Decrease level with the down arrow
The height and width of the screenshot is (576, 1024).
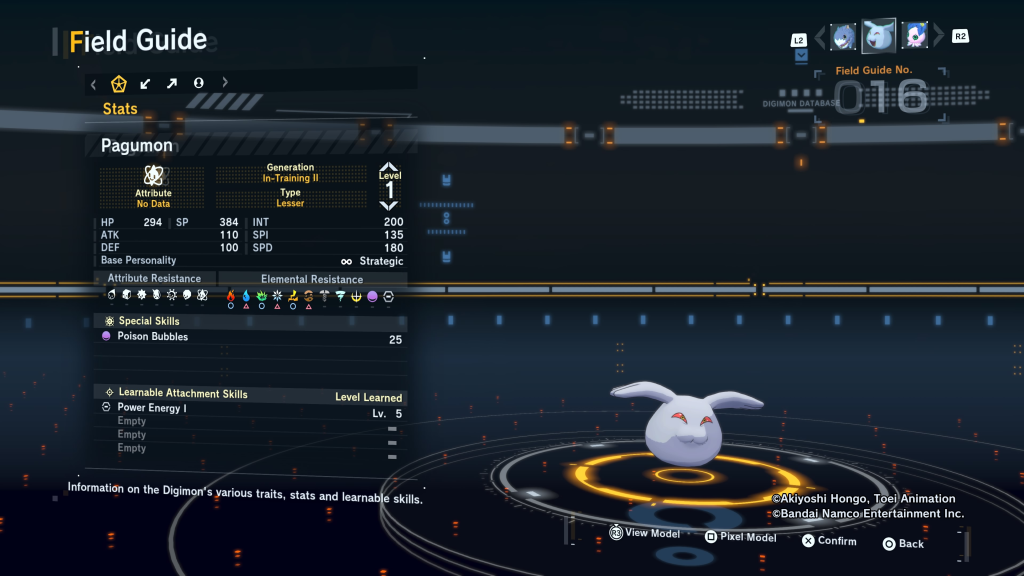389,205
